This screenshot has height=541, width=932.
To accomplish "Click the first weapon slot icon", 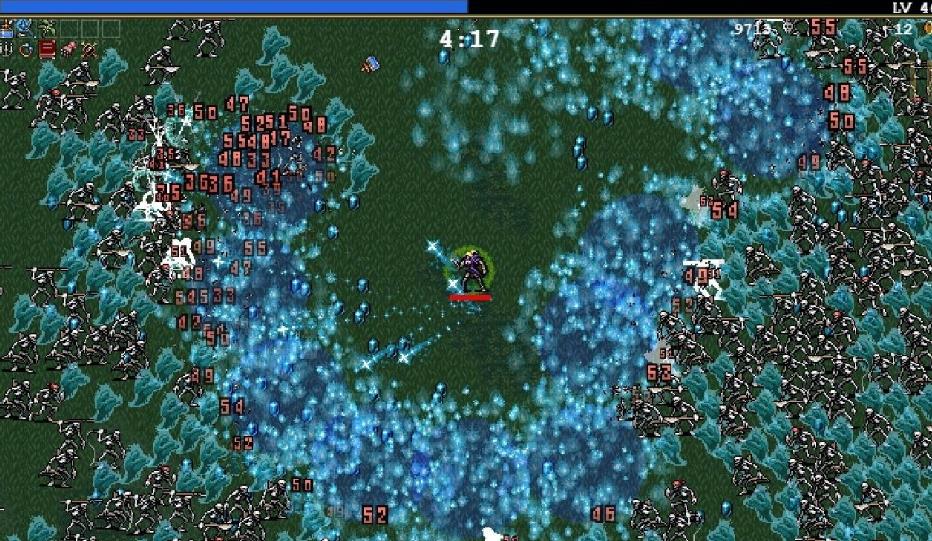I will tap(6, 28).
